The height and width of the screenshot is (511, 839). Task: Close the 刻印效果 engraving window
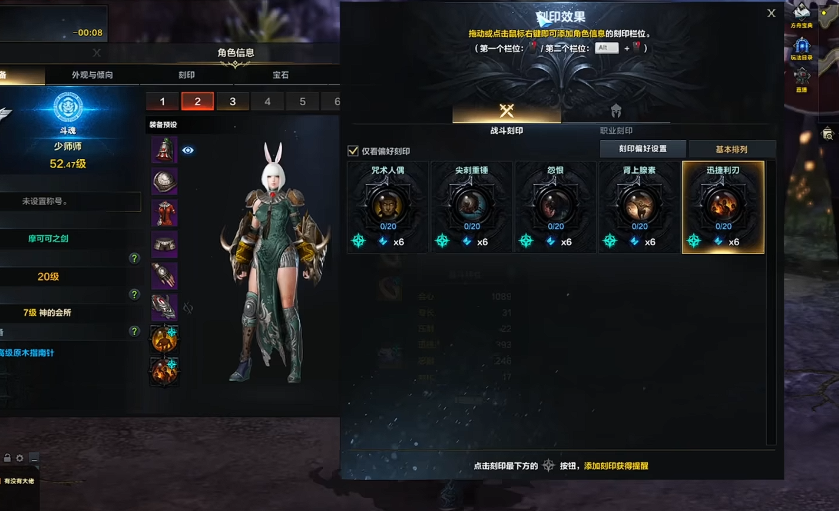point(771,14)
